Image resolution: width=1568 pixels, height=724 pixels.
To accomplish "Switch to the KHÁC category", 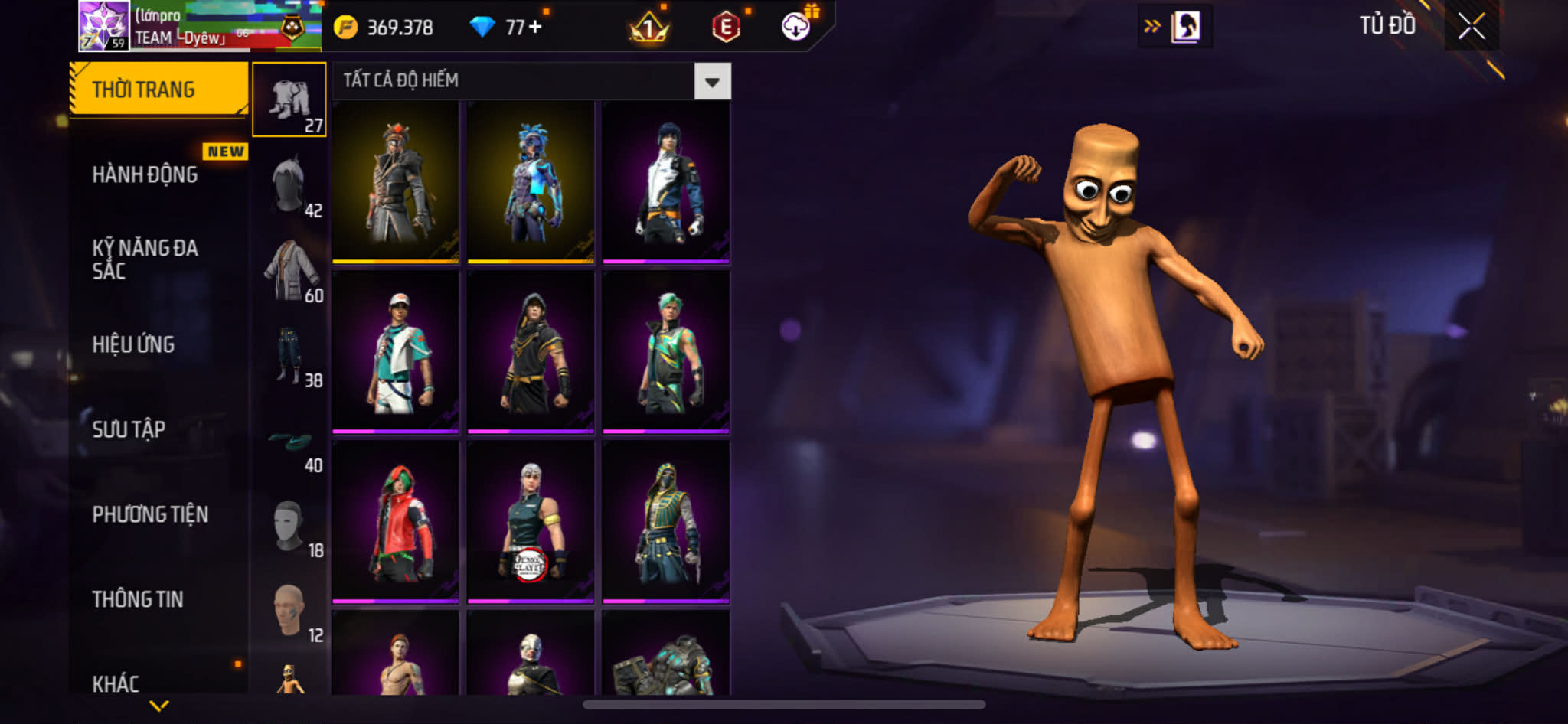I will pos(116,683).
